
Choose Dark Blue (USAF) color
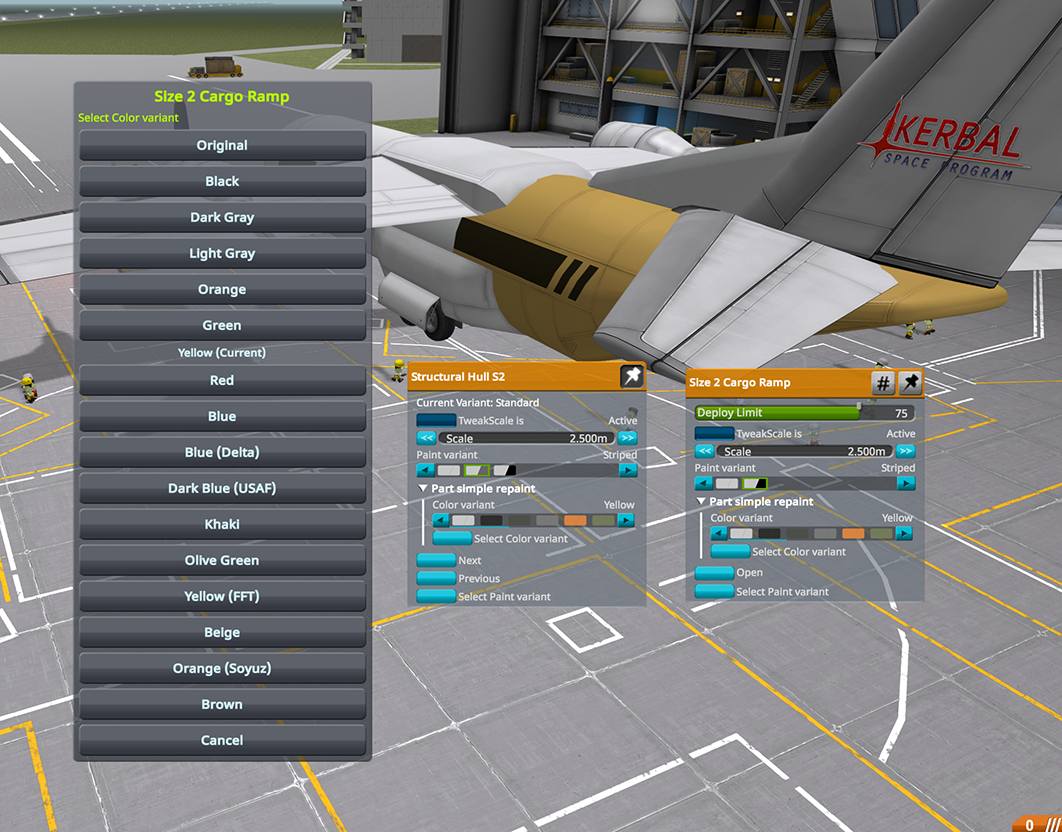[222, 488]
